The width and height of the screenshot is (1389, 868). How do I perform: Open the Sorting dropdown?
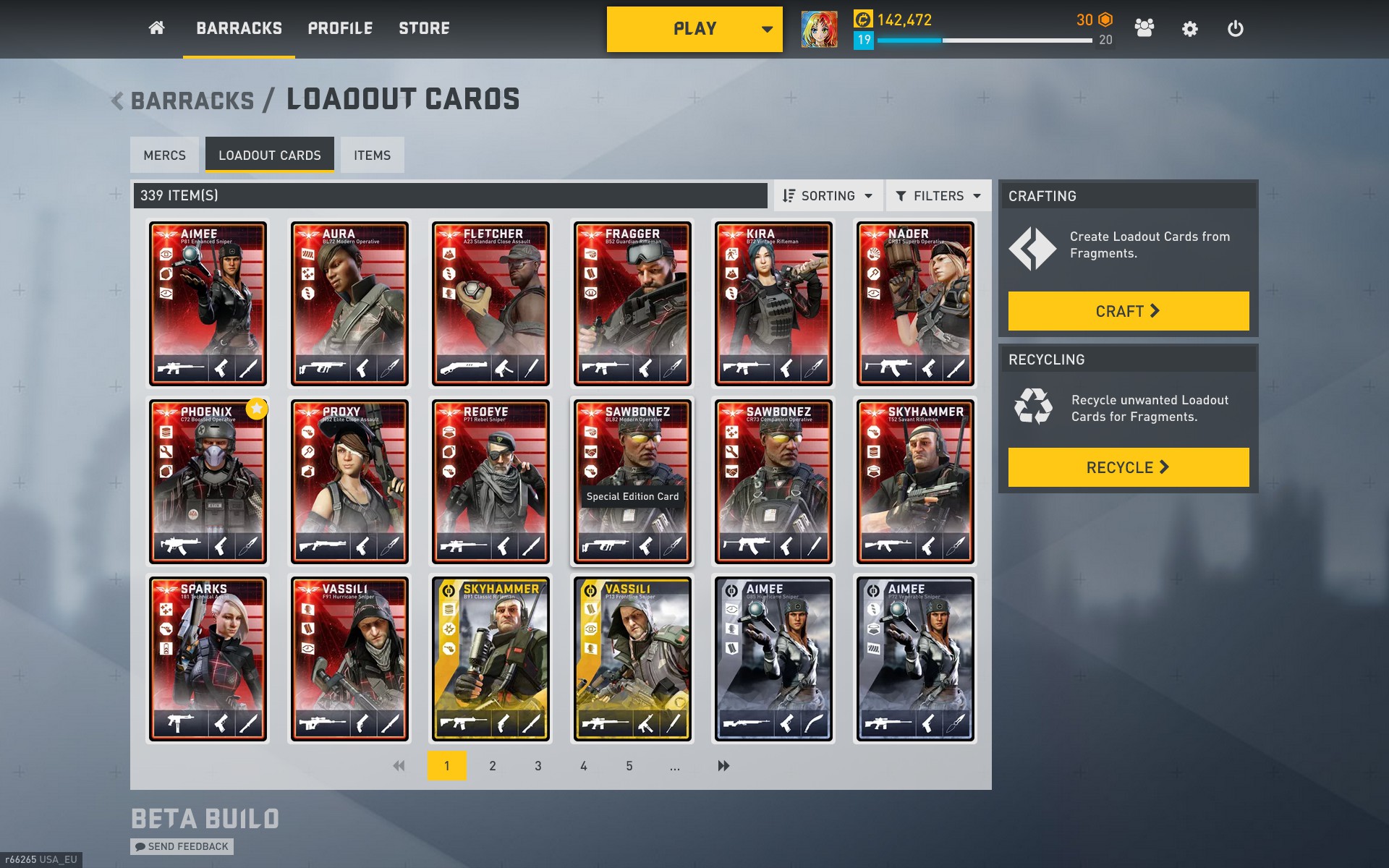[x=828, y=196]
